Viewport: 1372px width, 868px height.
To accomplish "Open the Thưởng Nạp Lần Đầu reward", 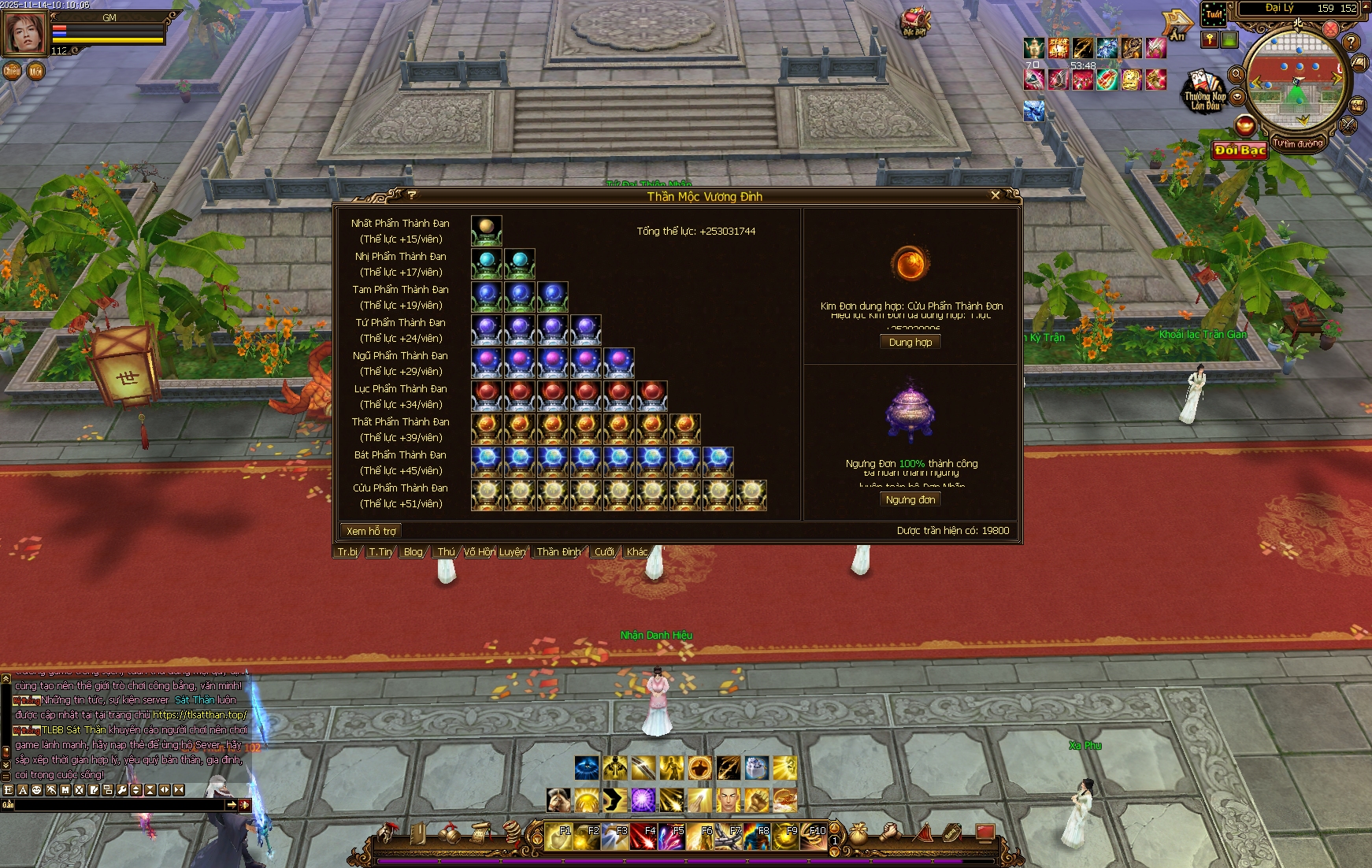I will click(x=1205, y=91).
